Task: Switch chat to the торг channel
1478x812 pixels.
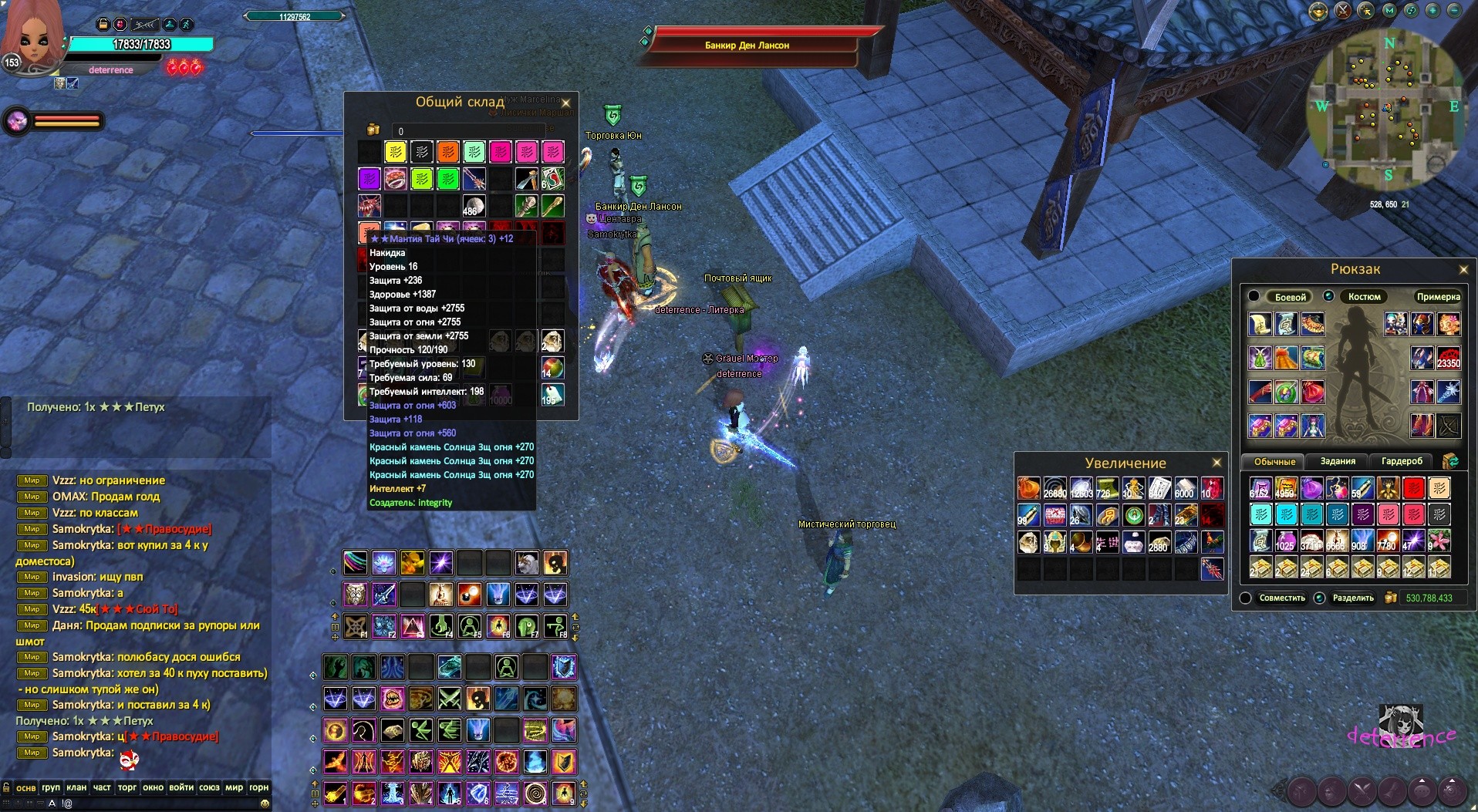Action: 127,787
